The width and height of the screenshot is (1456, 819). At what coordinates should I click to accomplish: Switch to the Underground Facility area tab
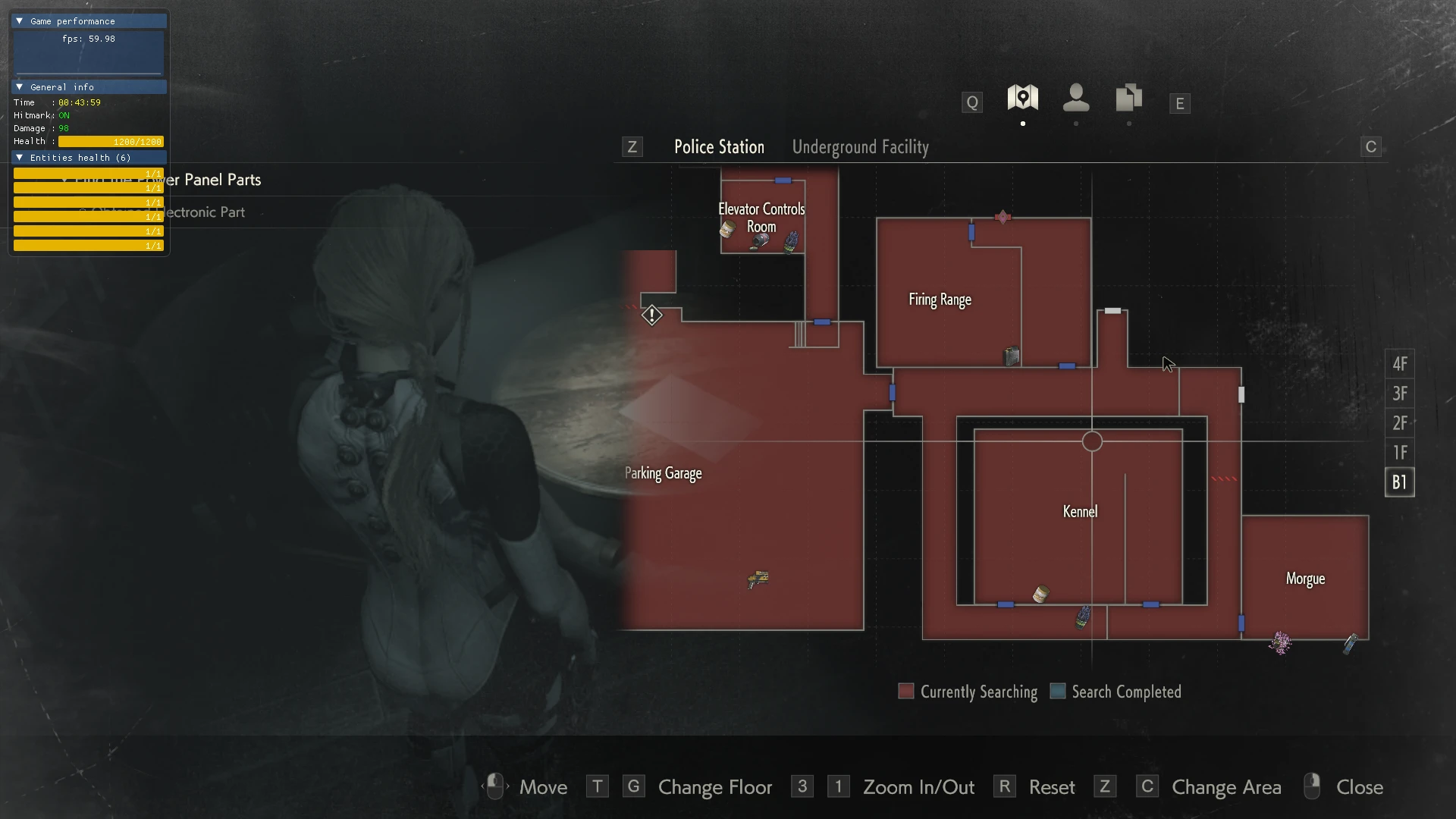pyautogui.click(x=860, y=147)
